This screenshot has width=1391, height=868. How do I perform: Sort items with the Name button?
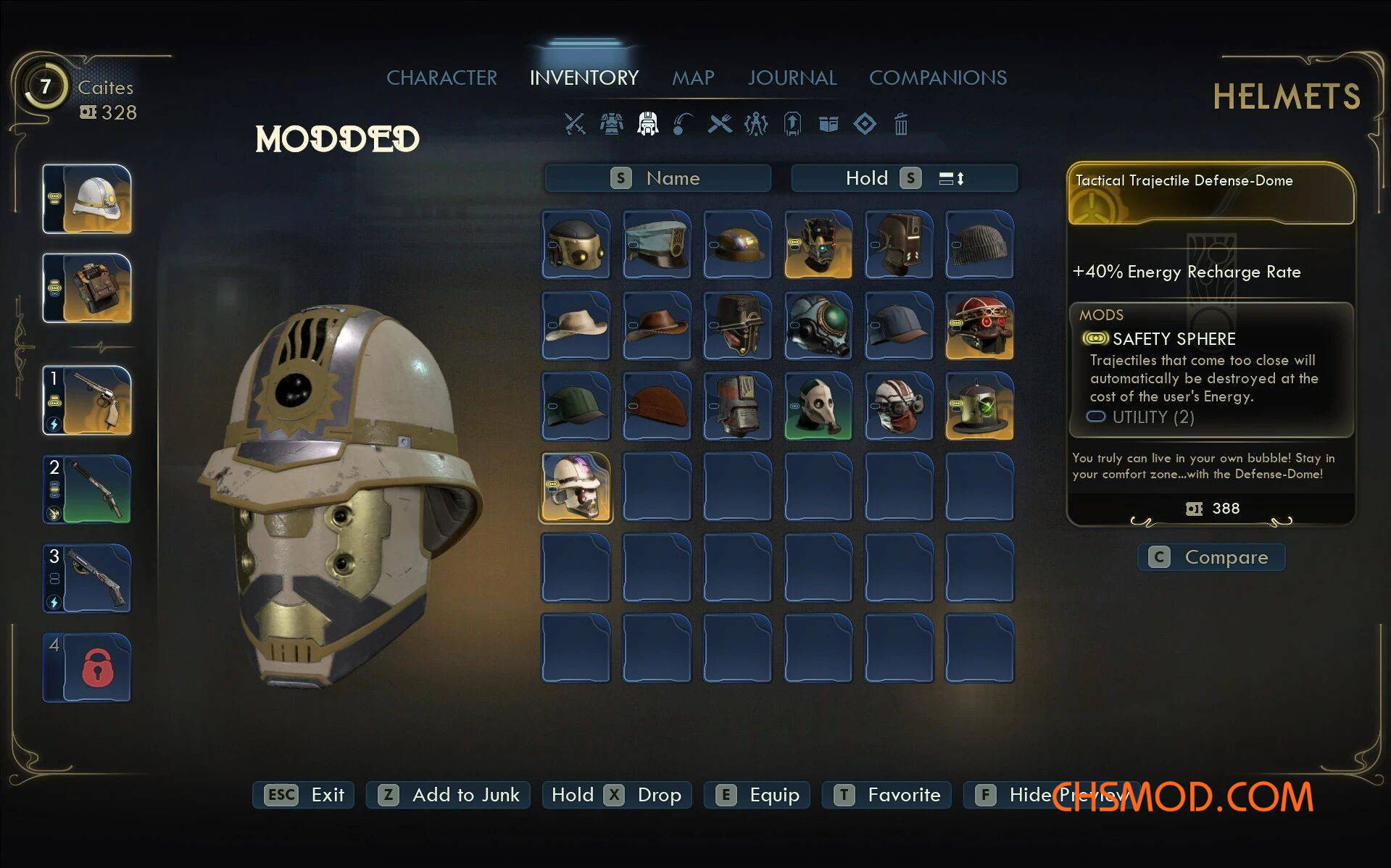click(x=657, y=178)
